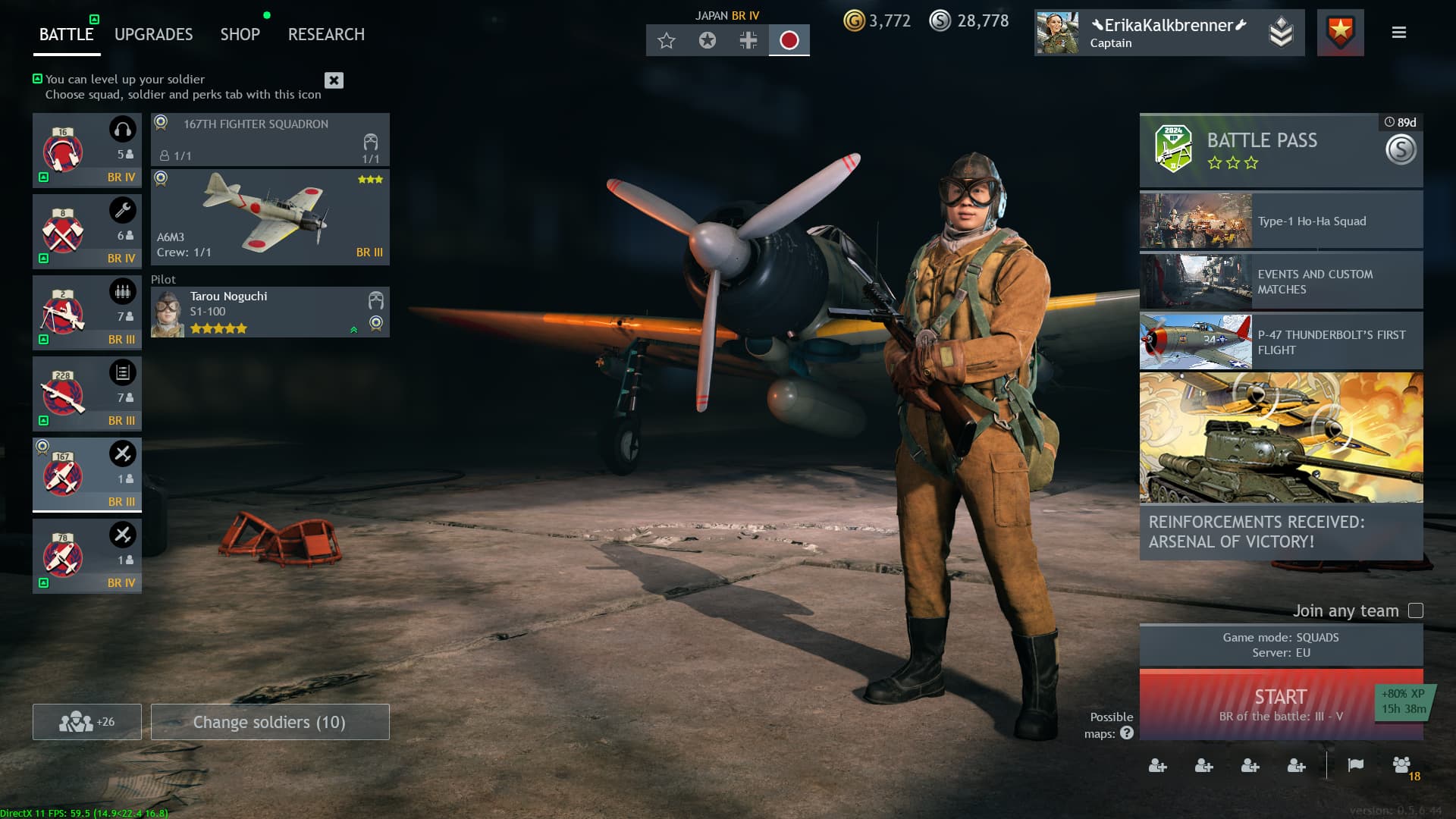
Task: Choose the German cross faction icon
Action: (748, 40)
